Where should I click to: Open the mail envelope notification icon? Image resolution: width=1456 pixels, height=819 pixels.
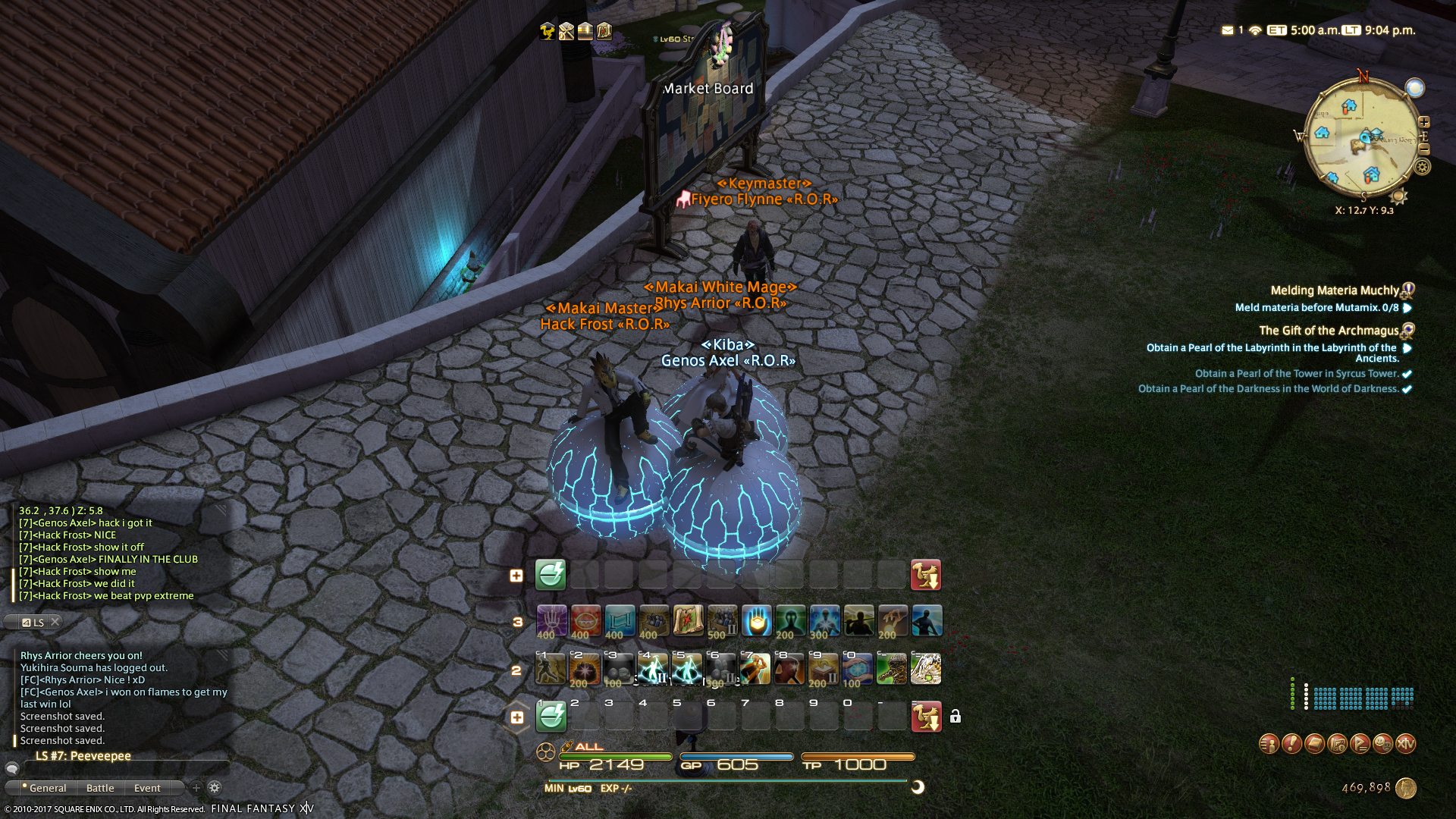[x=1227, y=30]
